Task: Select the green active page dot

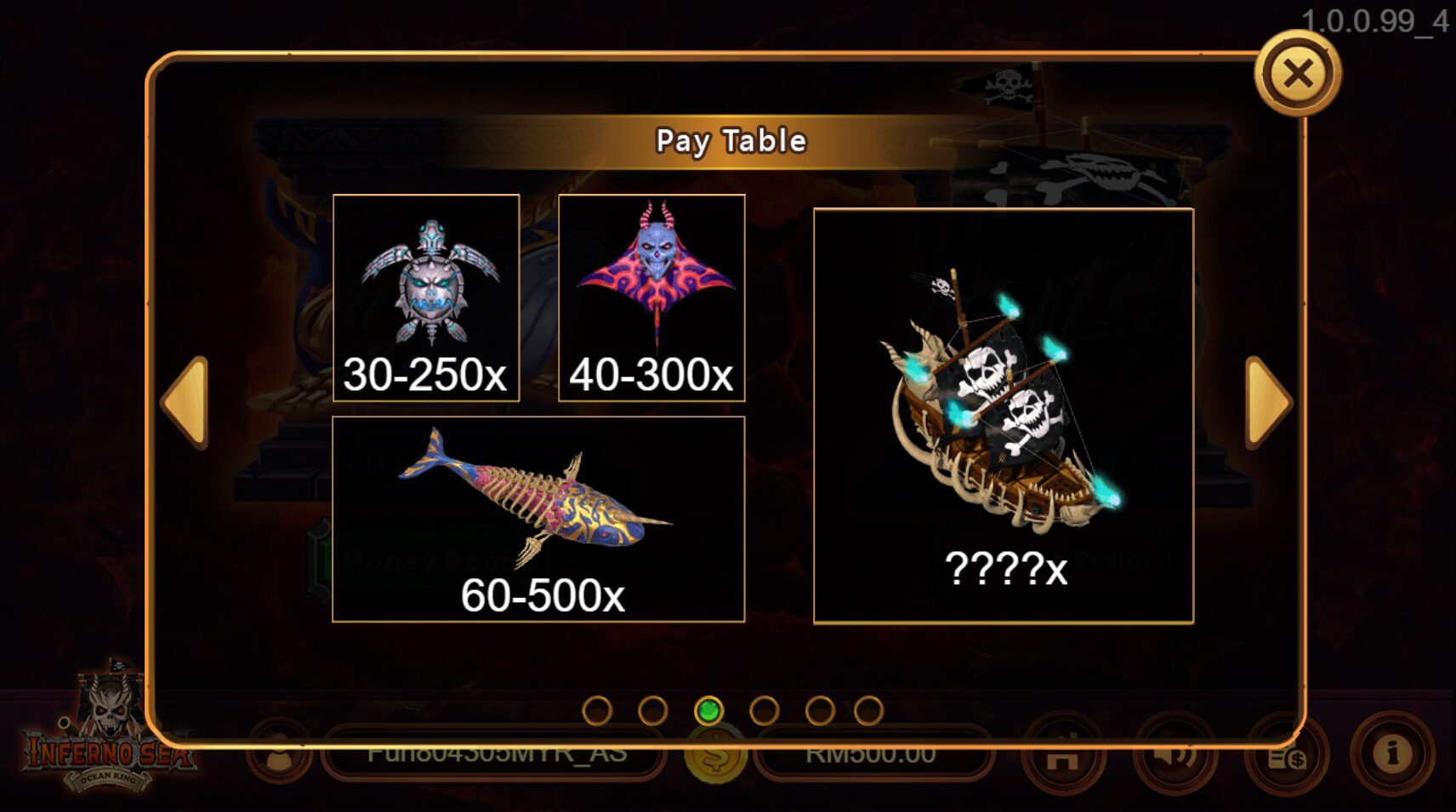Action: 709,707
